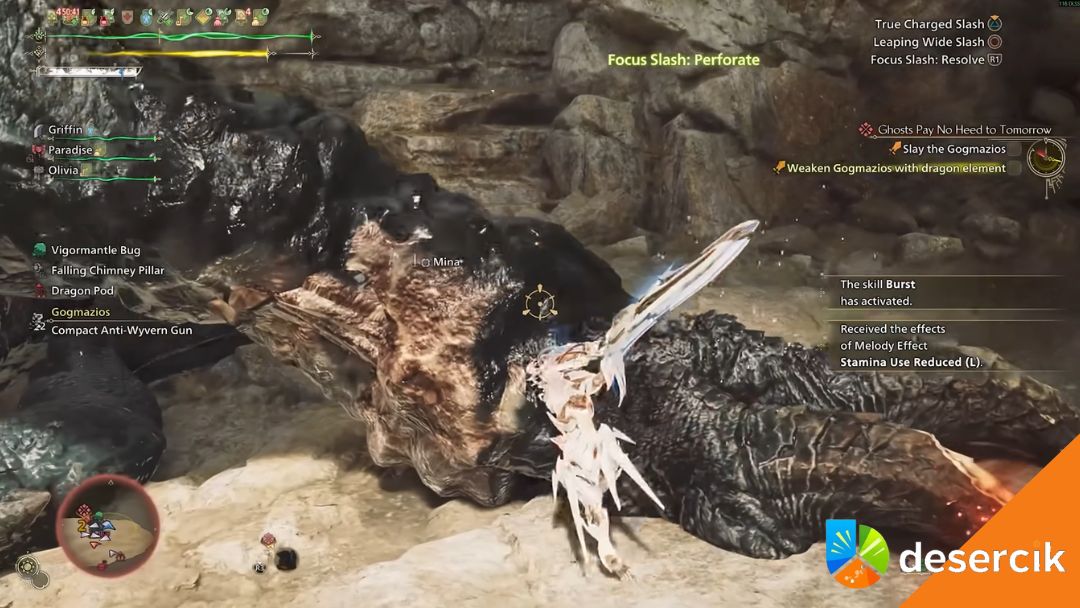Image resolution: width=1080 pixels, height=608 pixels.
Task: Select the Gogmazios target heading
Action: tap(81, 312)
